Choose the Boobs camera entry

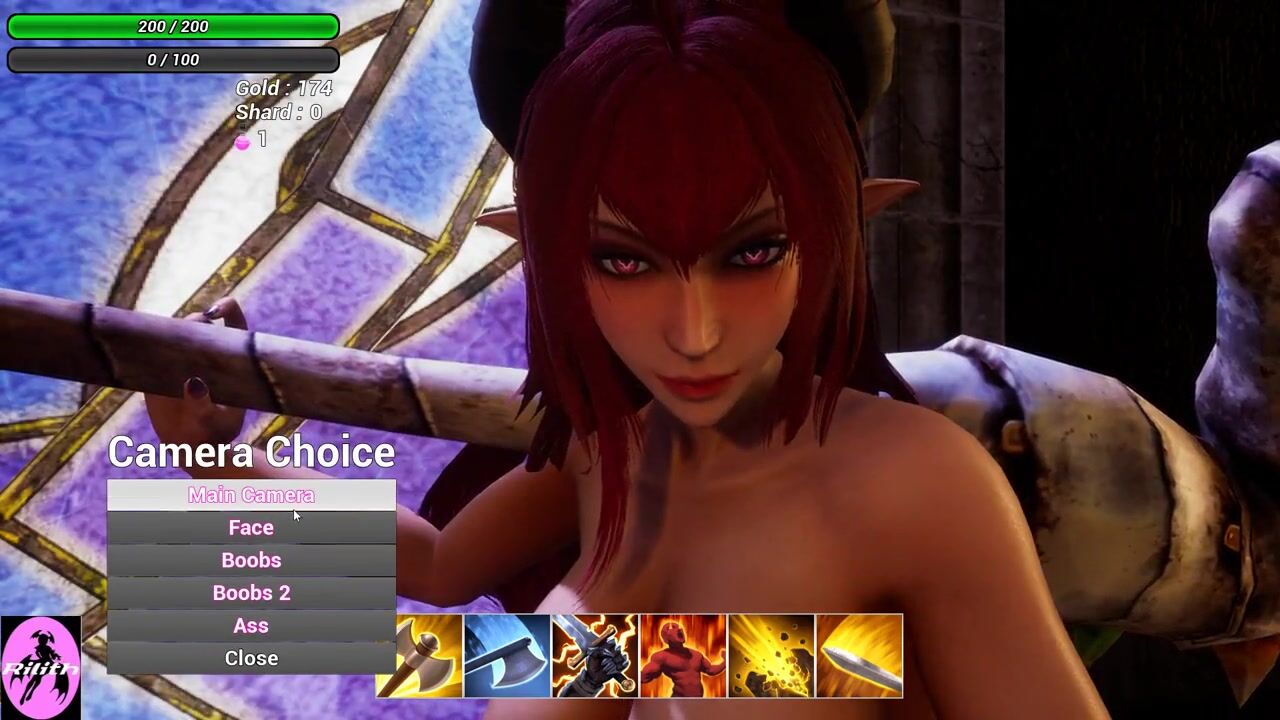(x=251, y=560)
